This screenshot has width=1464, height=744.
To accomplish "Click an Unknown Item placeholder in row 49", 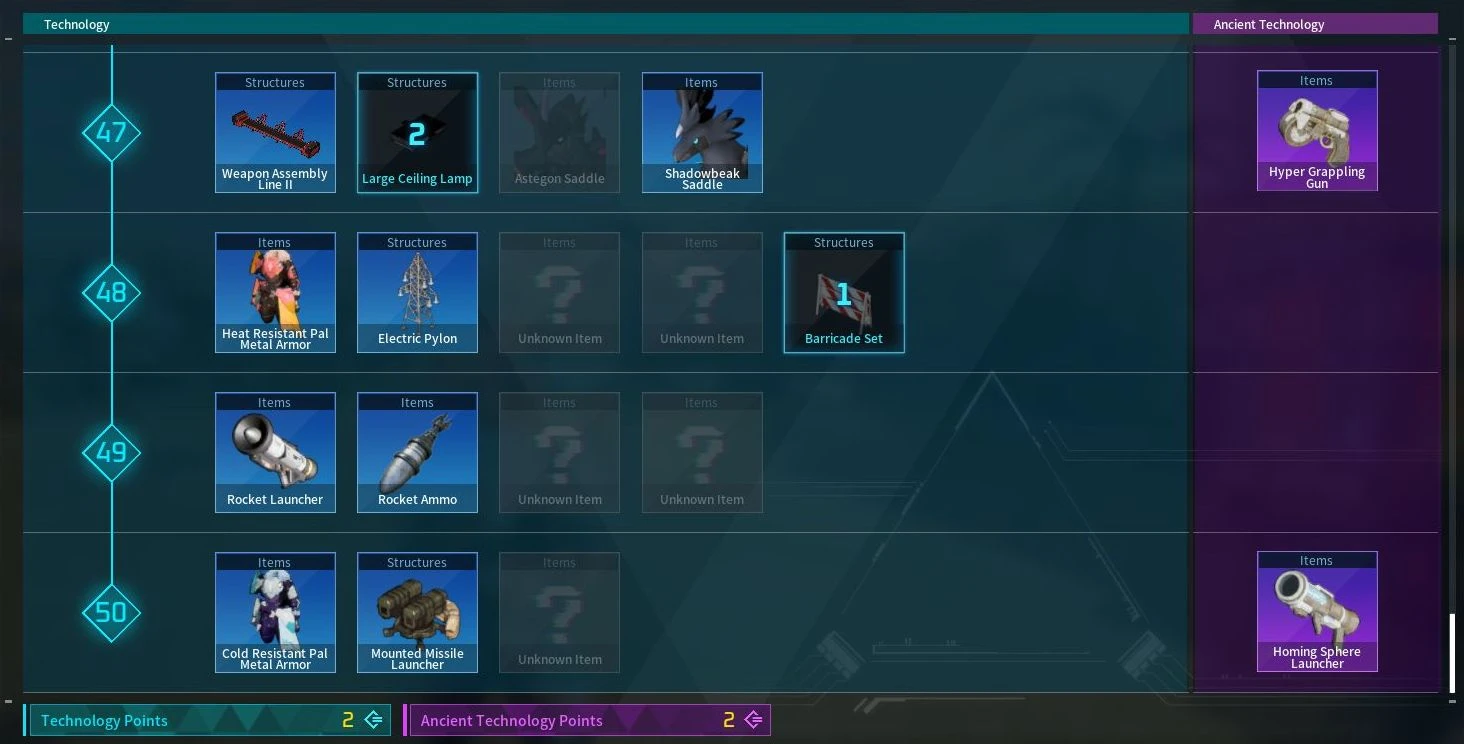I will point(559,452).
